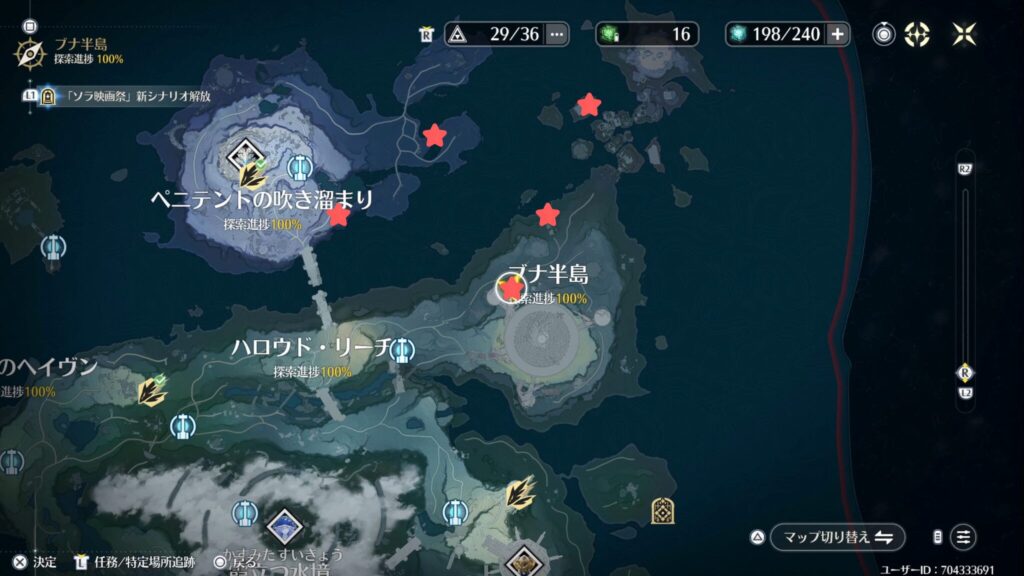Open the exploration compass for ブナ半島
Screen dimensions: 1024x576
click(x=30, y=49)
